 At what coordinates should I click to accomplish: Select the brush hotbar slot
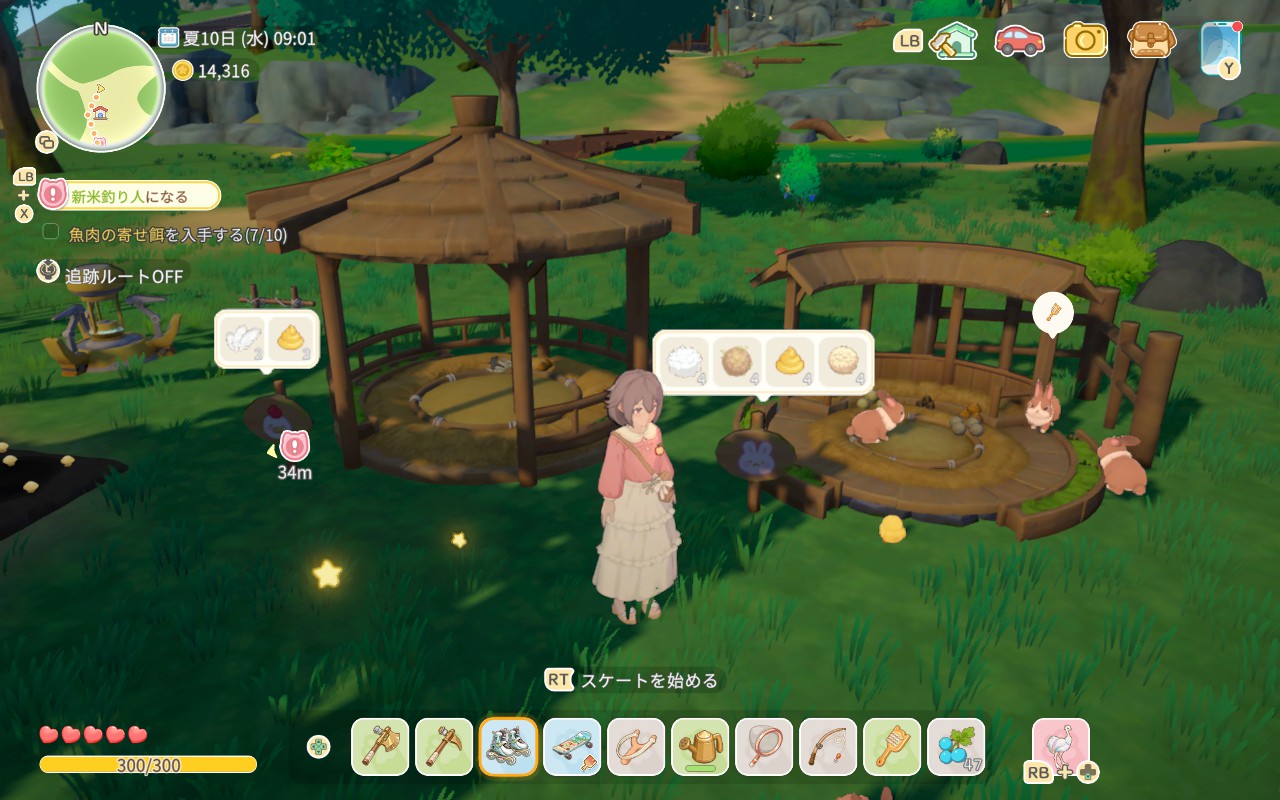click(x=892, y=746)
